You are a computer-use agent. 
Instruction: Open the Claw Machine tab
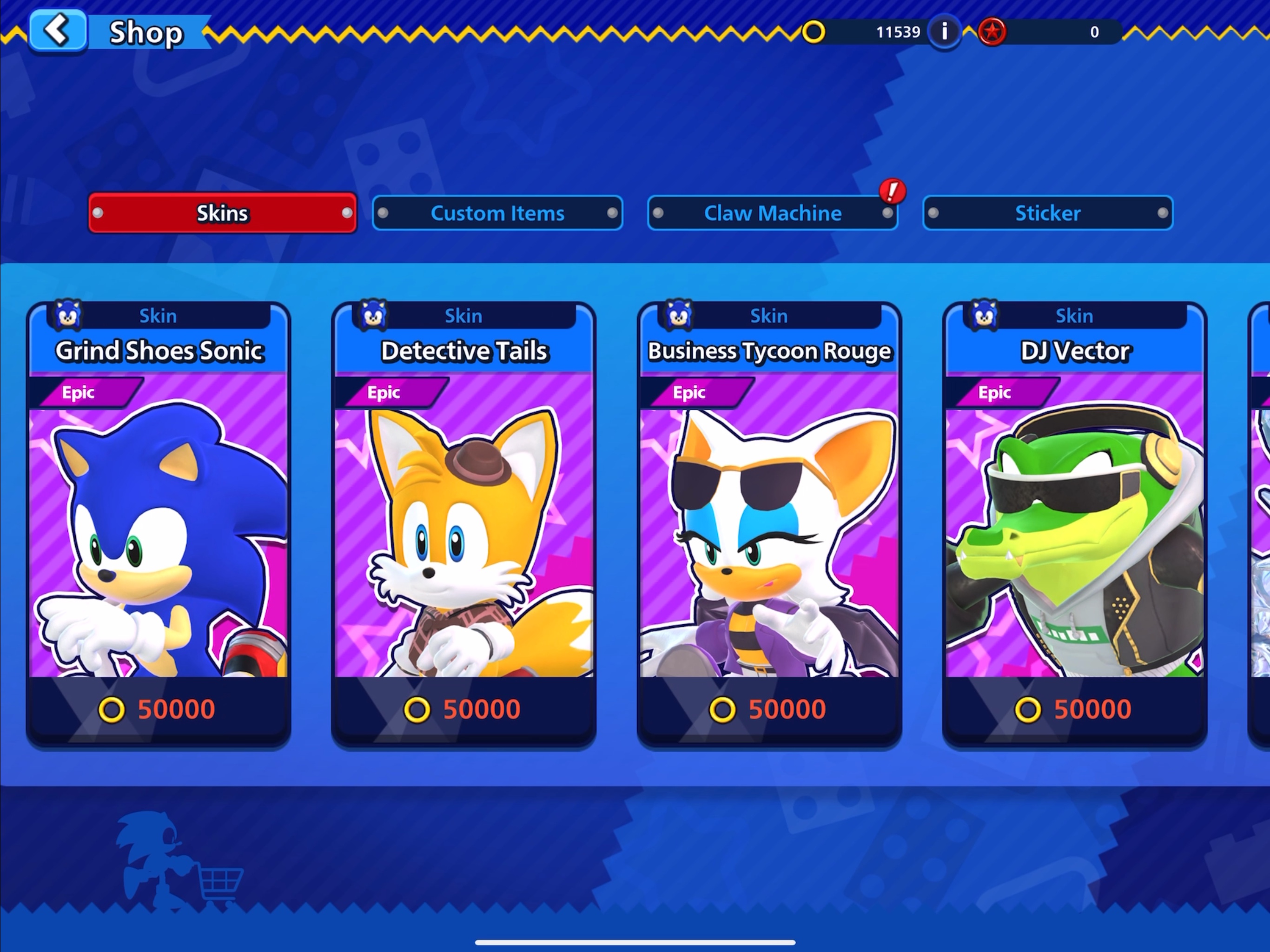point(772,213)
